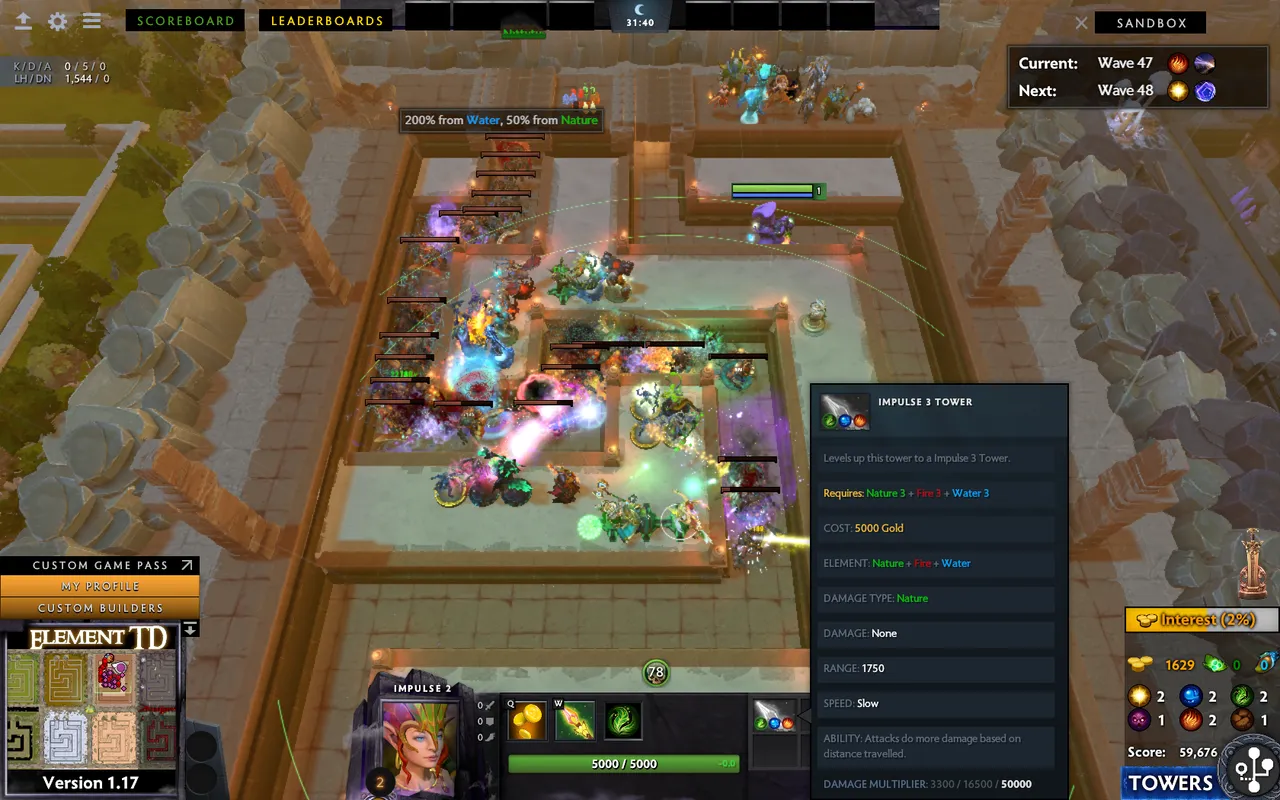Open the Scoreboard panel
This screenshot has height=800, width=1280.
(x=185, y=20)
